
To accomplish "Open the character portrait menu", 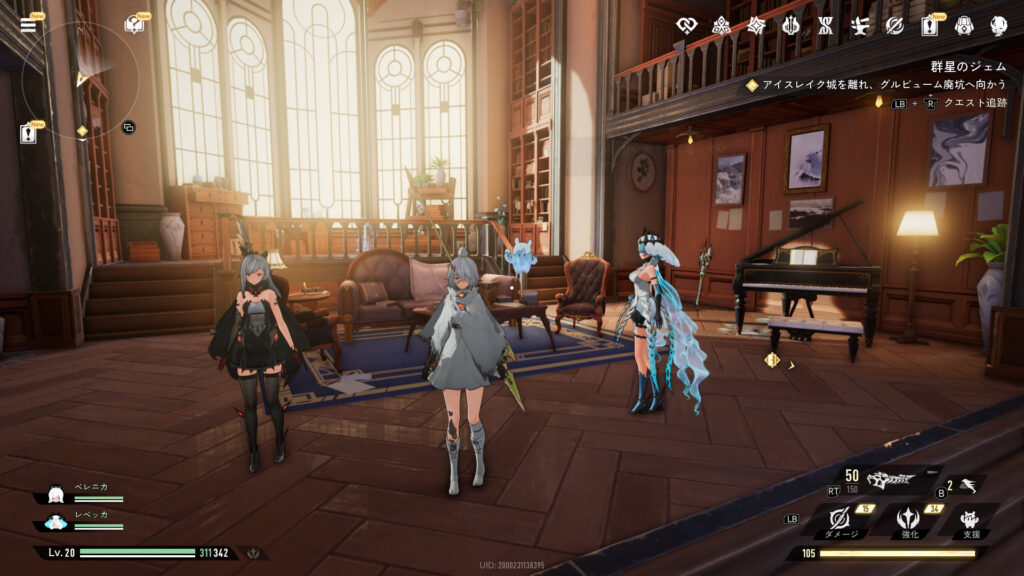I will click(997, 25).
